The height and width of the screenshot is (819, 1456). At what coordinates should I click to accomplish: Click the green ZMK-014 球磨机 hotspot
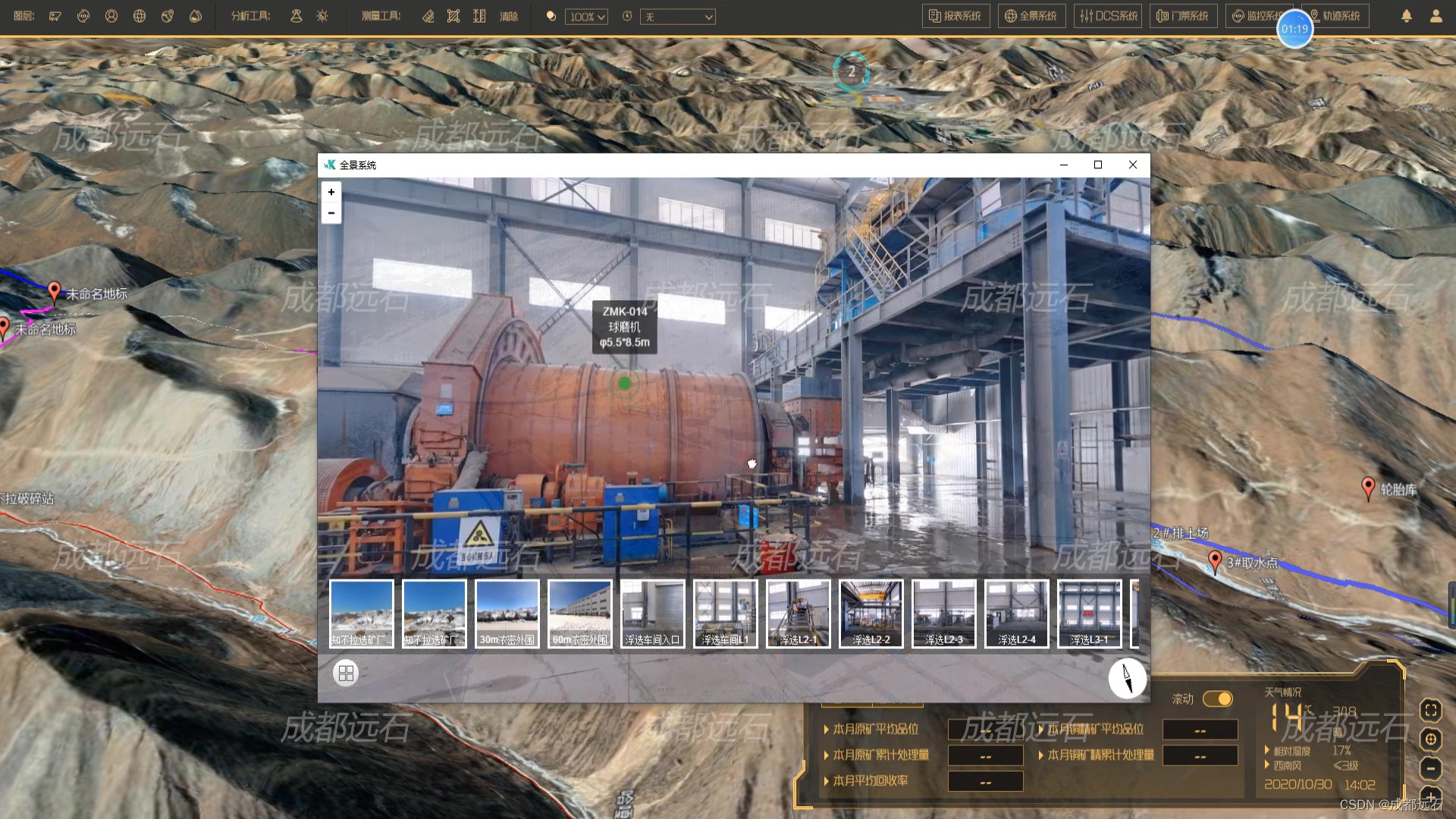coord(625,384)
